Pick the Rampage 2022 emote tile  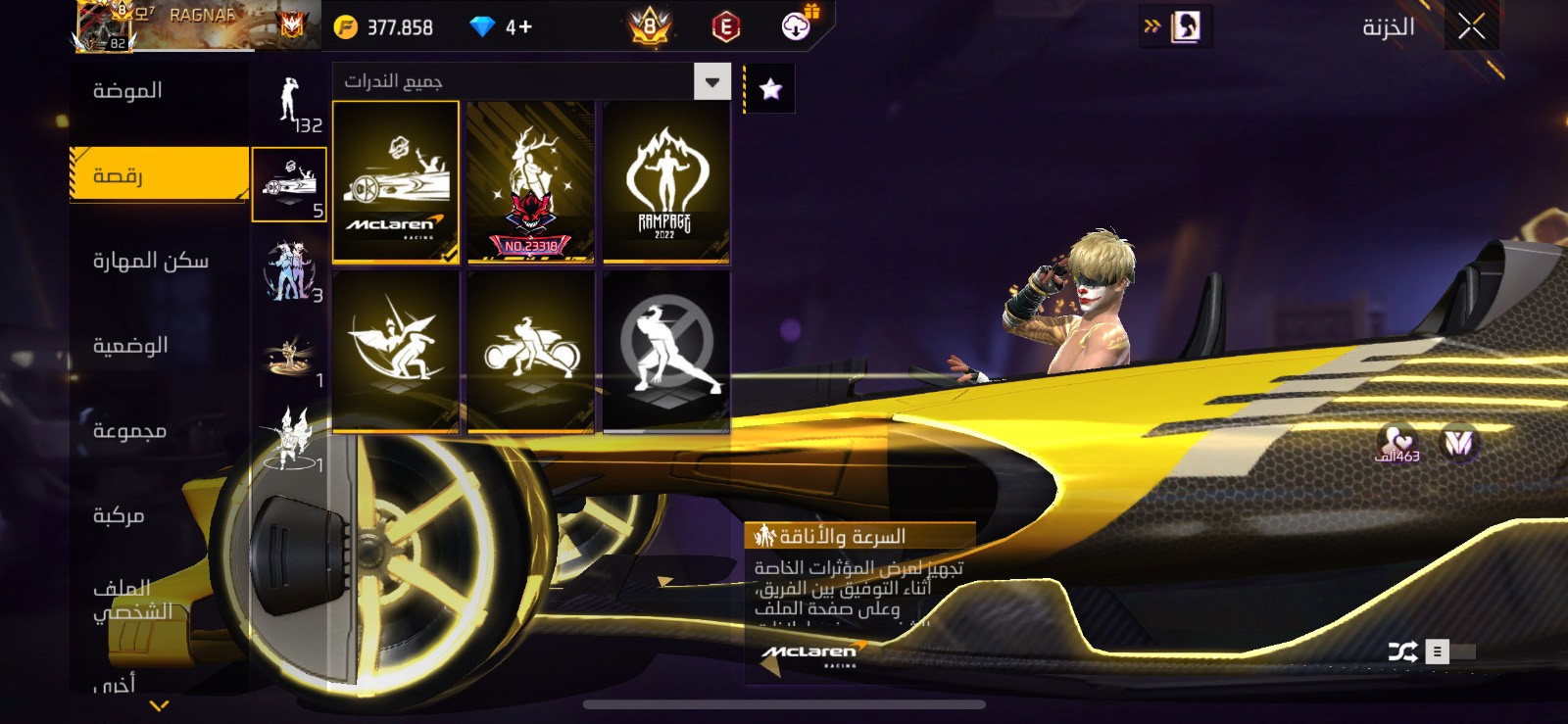[665, 182]
